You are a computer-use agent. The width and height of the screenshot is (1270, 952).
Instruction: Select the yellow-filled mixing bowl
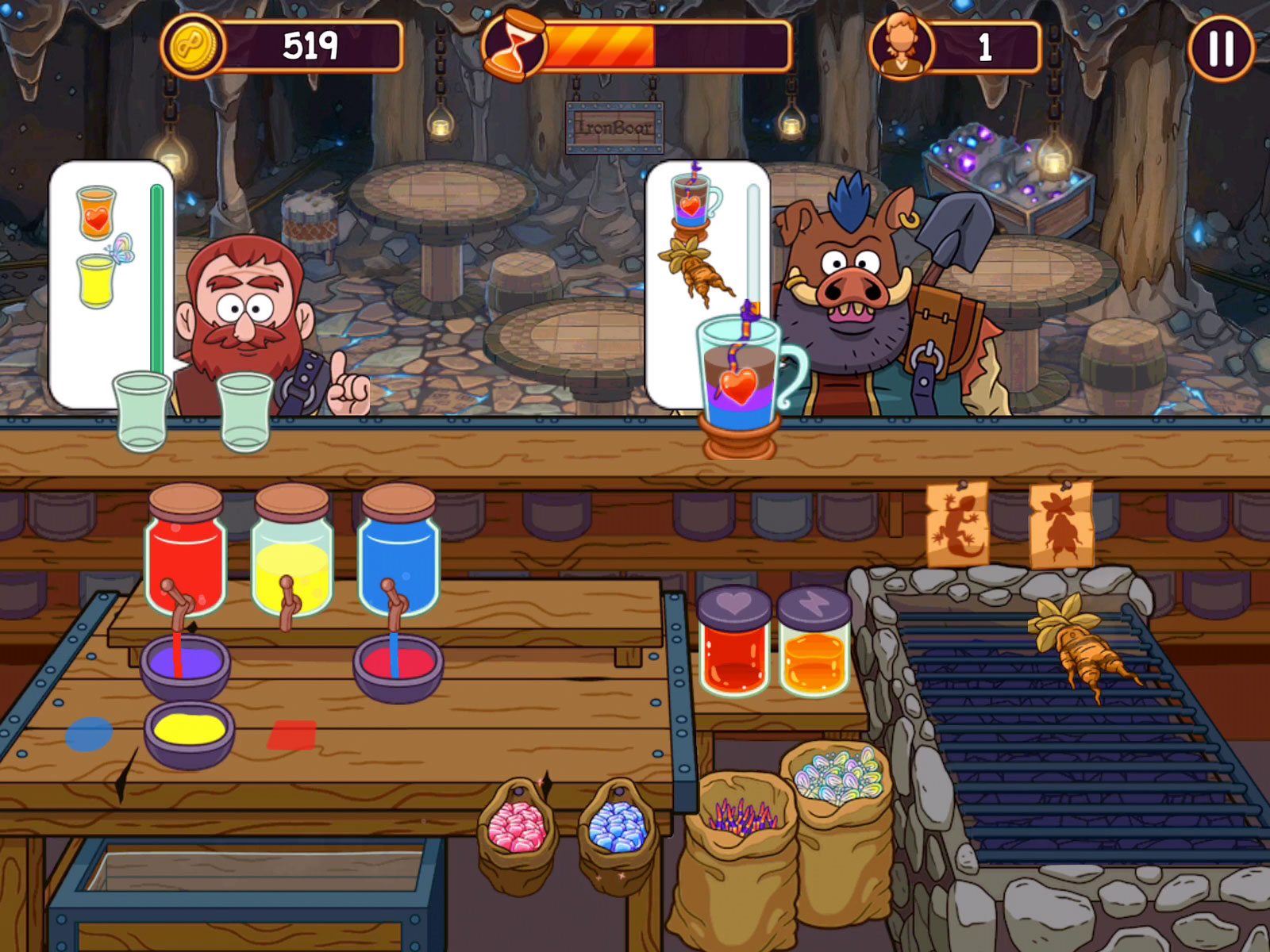[189, 732]
